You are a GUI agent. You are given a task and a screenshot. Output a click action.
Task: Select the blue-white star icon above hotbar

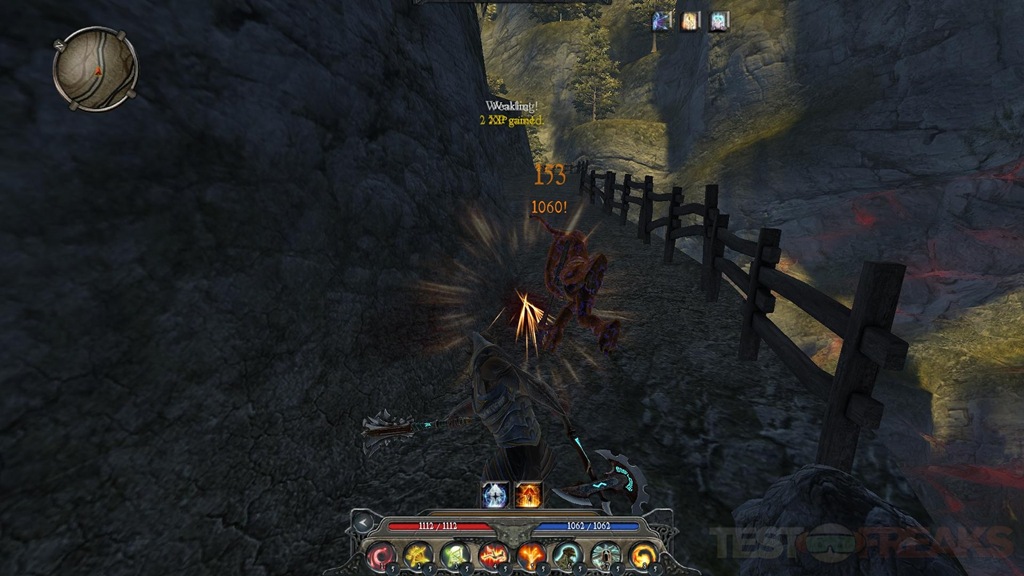pyautogui.click(x=497, y=493)
